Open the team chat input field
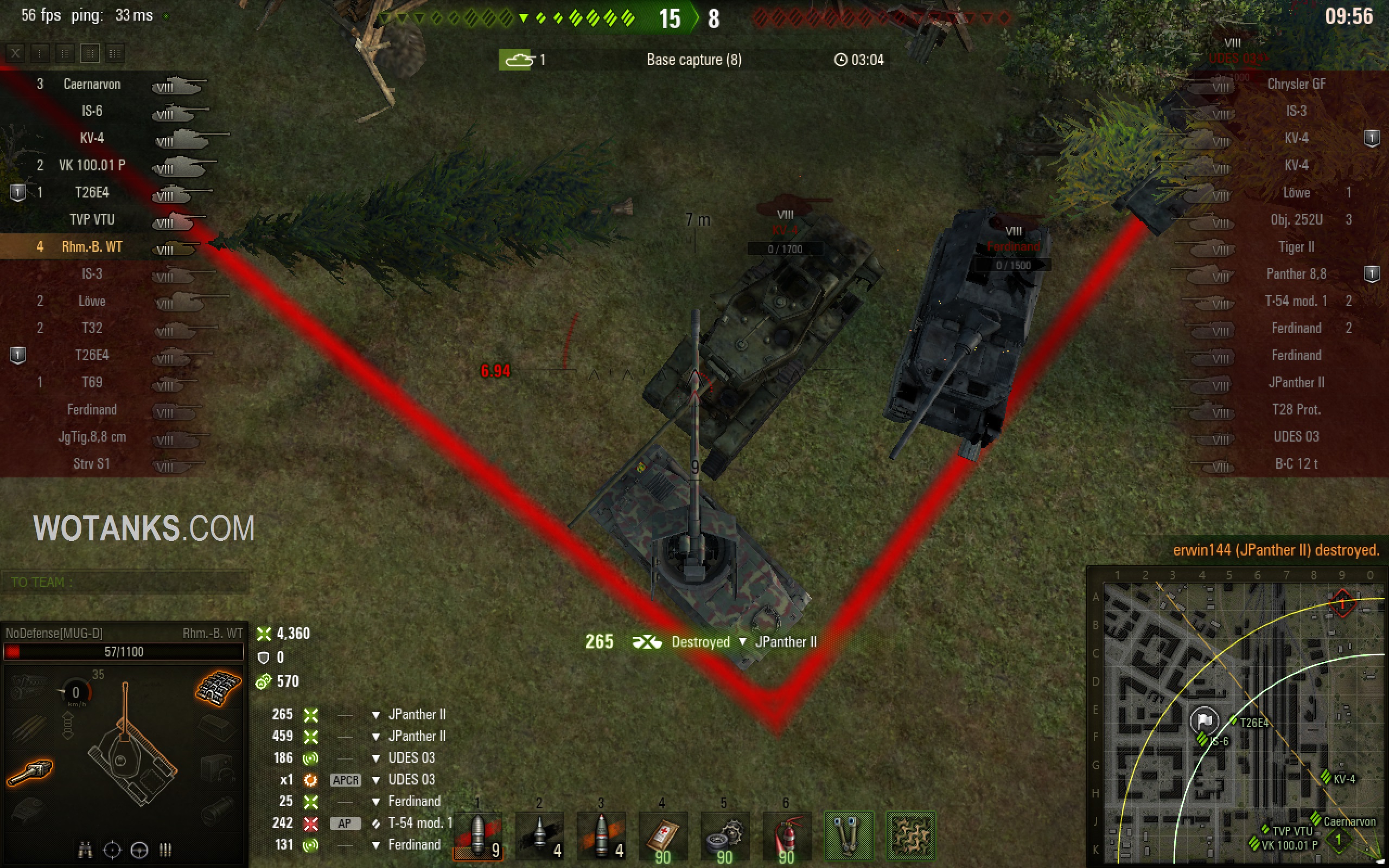 coord(125,582)
